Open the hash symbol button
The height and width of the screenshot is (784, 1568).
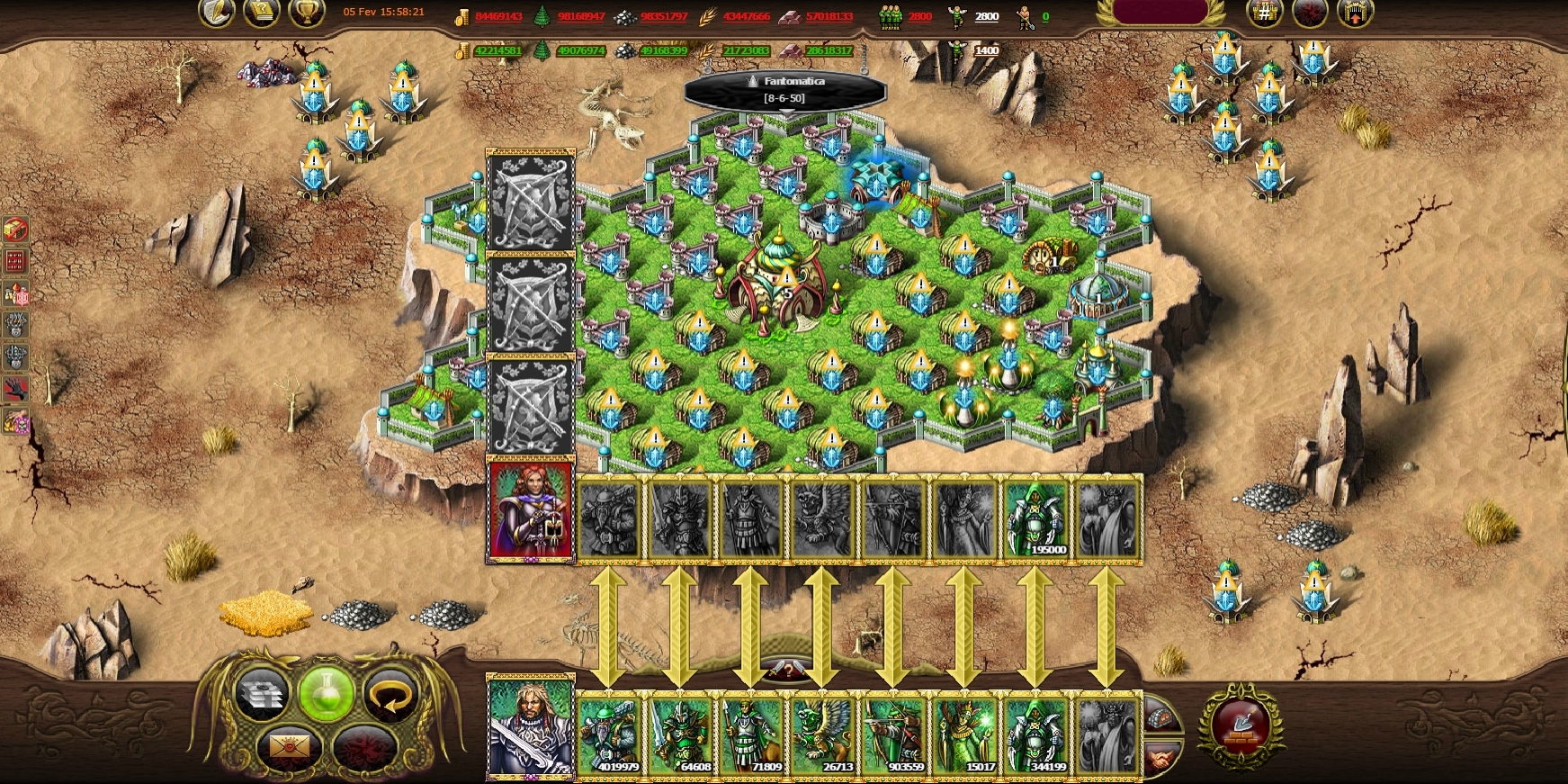click(1264, 14)
